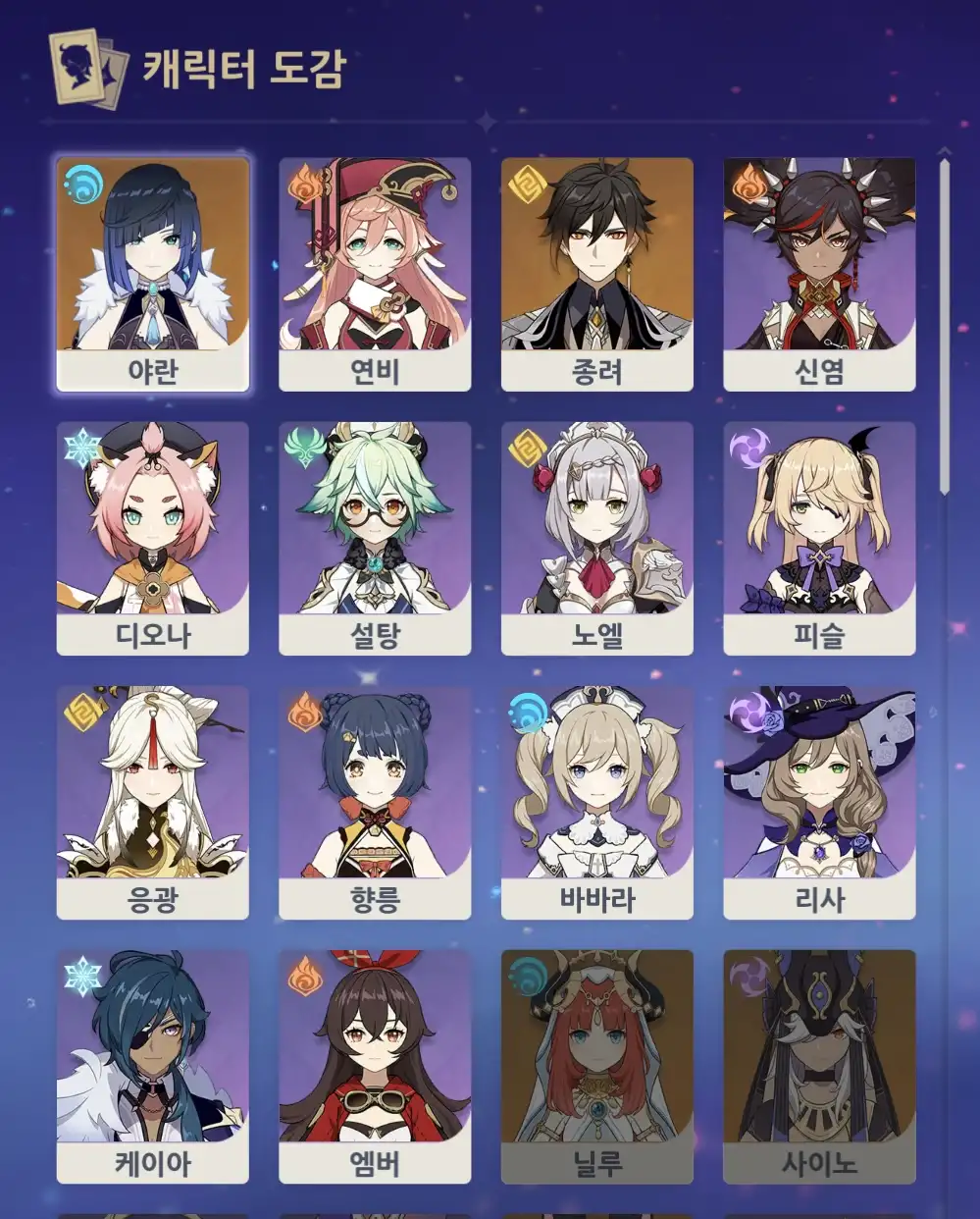Click the 디오나 character card
This screenshot has width=980, height=1219.
coord(153,538)
